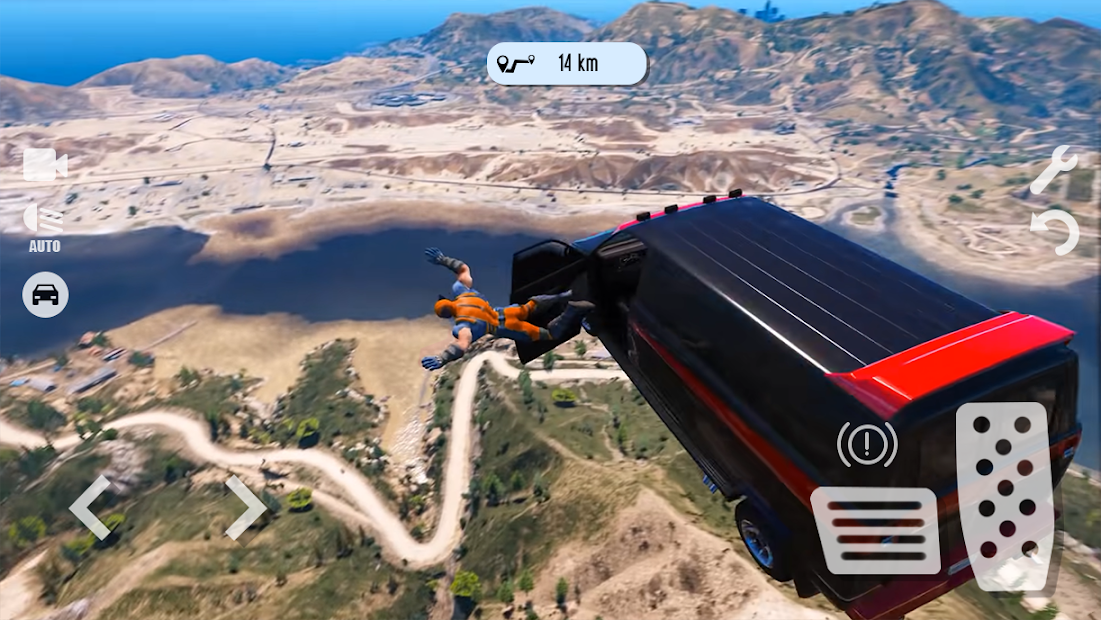Switch camera view with the video camera icon
1101x620 pixels.
pyautogui.click(x=45, y=165)
